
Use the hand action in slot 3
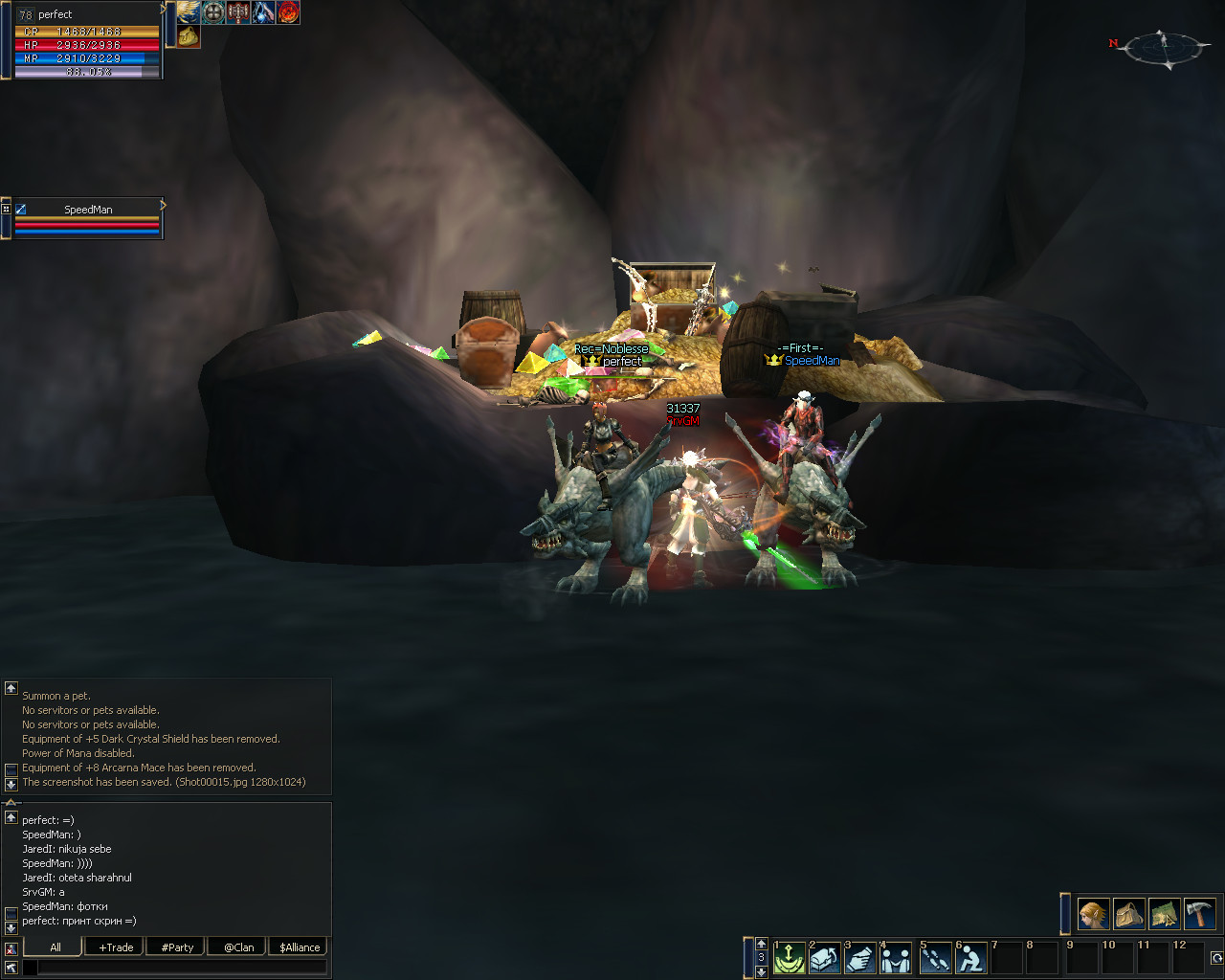pos(860,957)
